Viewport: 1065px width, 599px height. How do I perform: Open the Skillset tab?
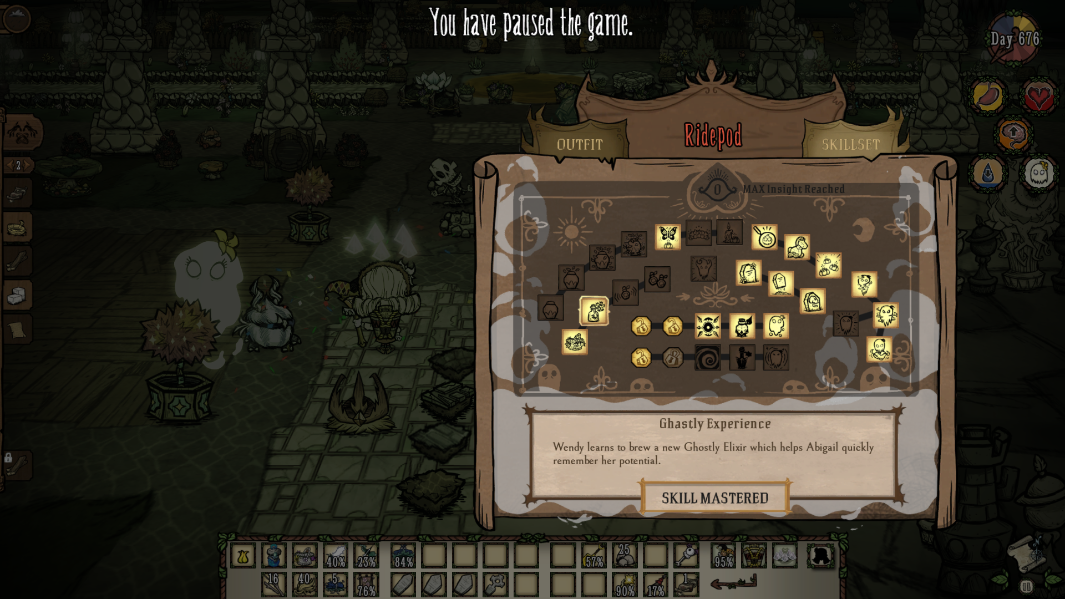(x=850, y=144)
